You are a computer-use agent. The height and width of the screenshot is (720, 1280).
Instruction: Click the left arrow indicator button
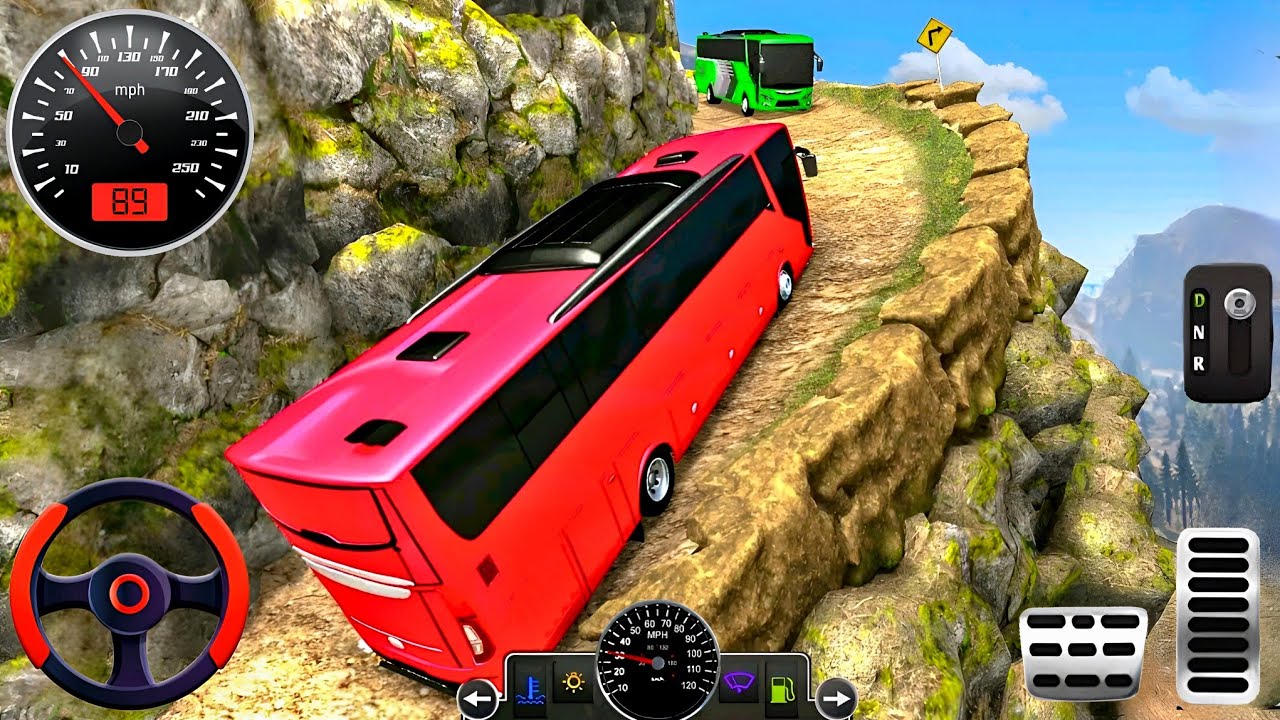pyautogui.click(x=478, y=698)
